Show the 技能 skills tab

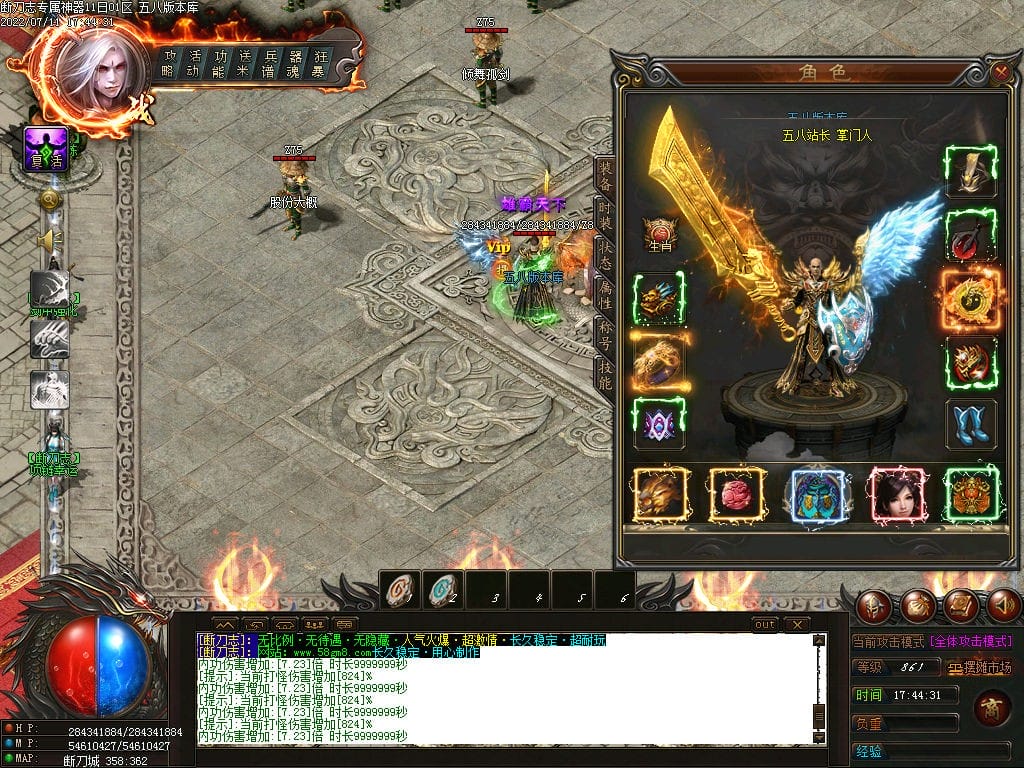pyautogui.click(x=605, y=374)
